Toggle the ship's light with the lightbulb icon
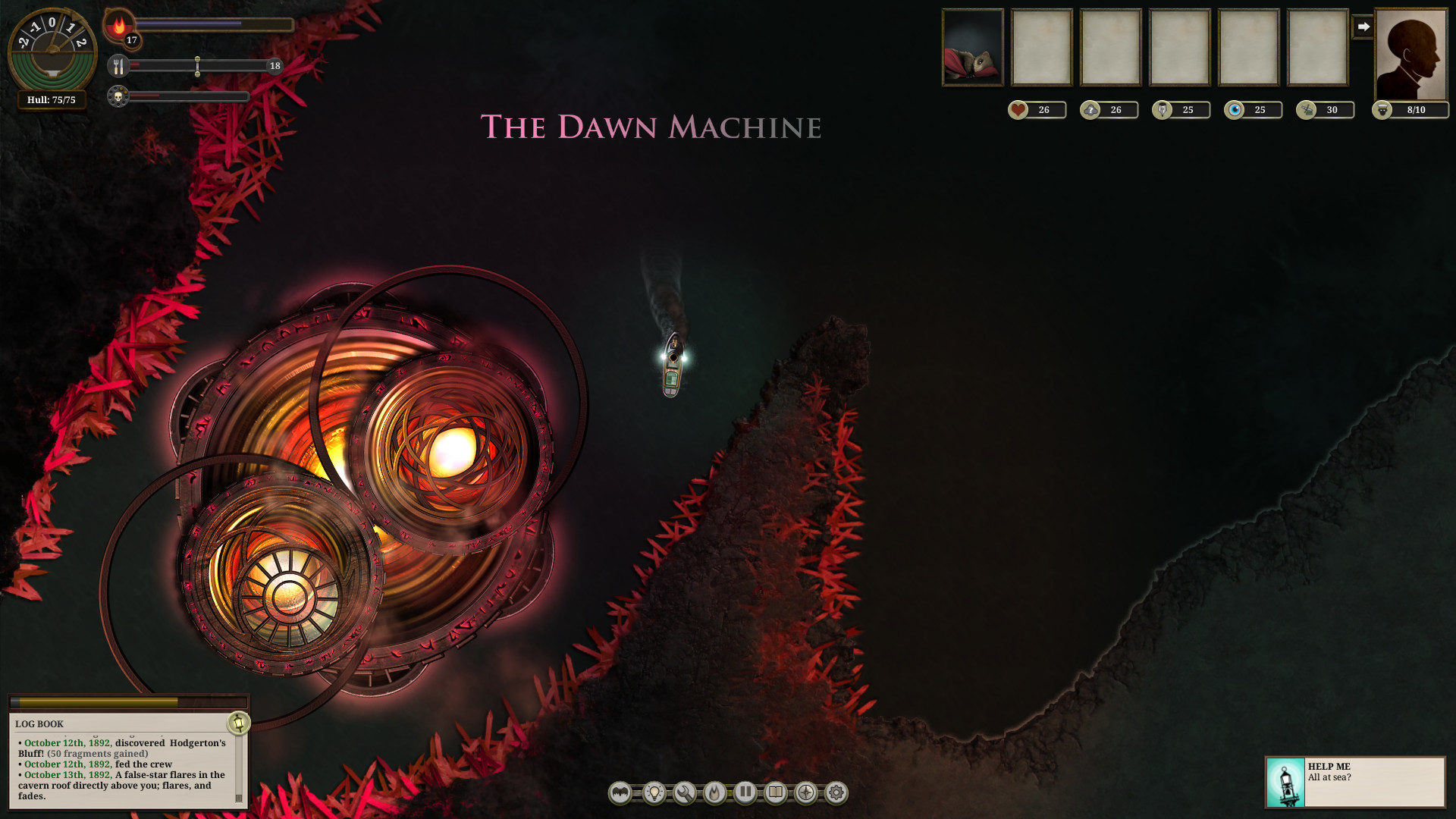 654,794
